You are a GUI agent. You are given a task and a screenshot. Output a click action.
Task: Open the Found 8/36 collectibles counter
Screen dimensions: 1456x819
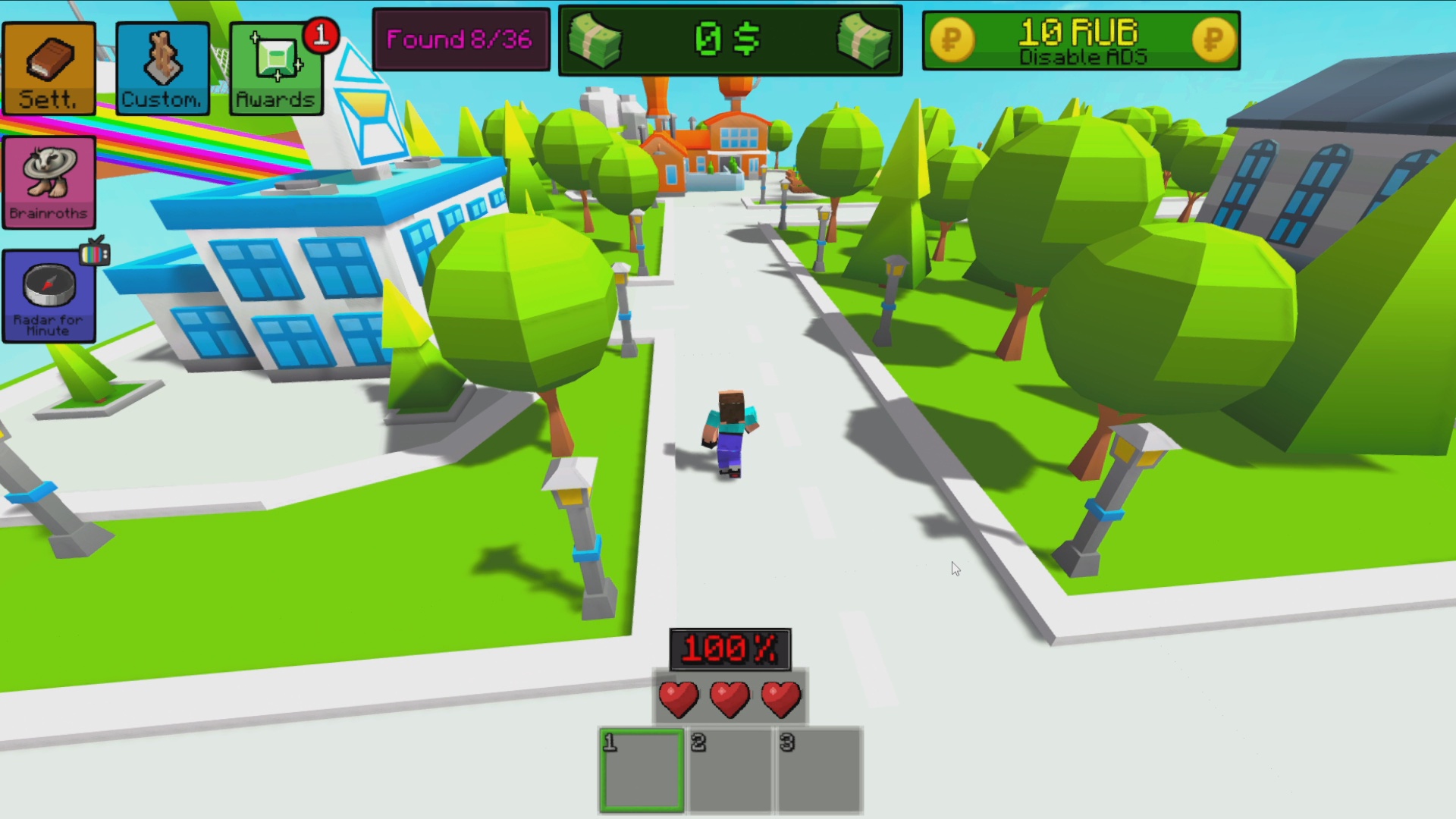pos(462,39)
